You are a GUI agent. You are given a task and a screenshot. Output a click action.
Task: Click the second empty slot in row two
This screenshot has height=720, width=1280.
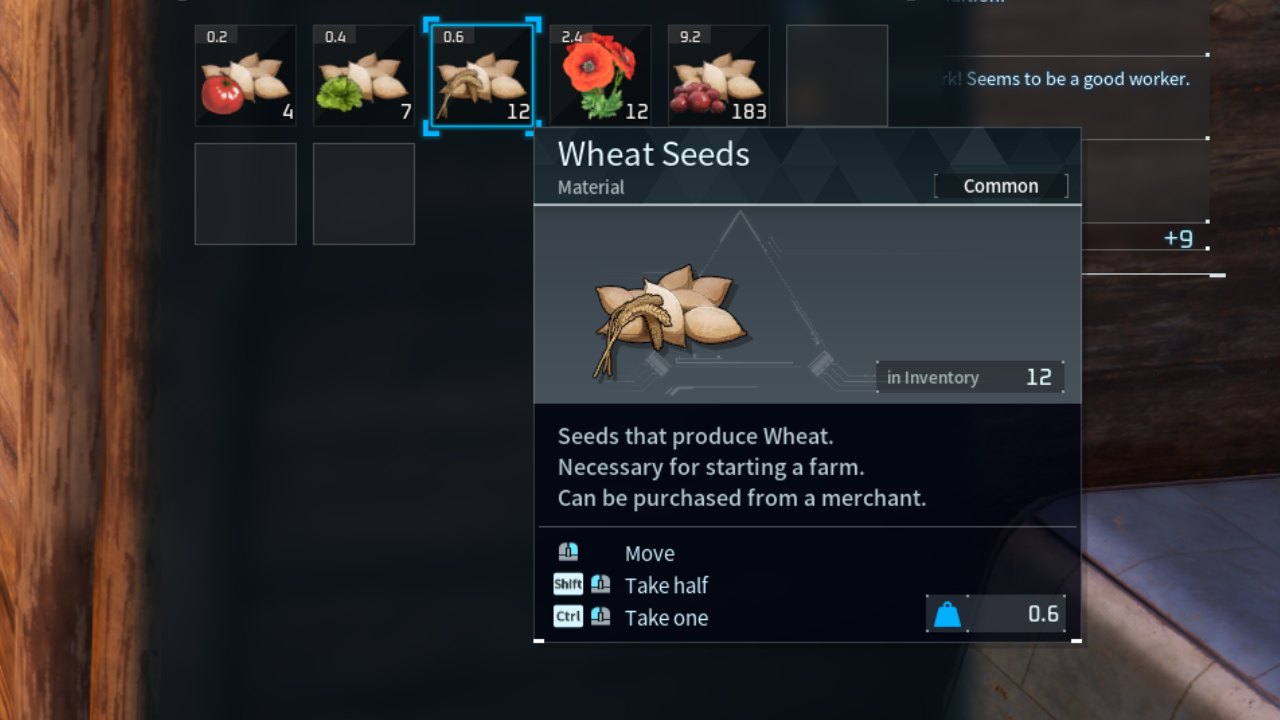363,193
